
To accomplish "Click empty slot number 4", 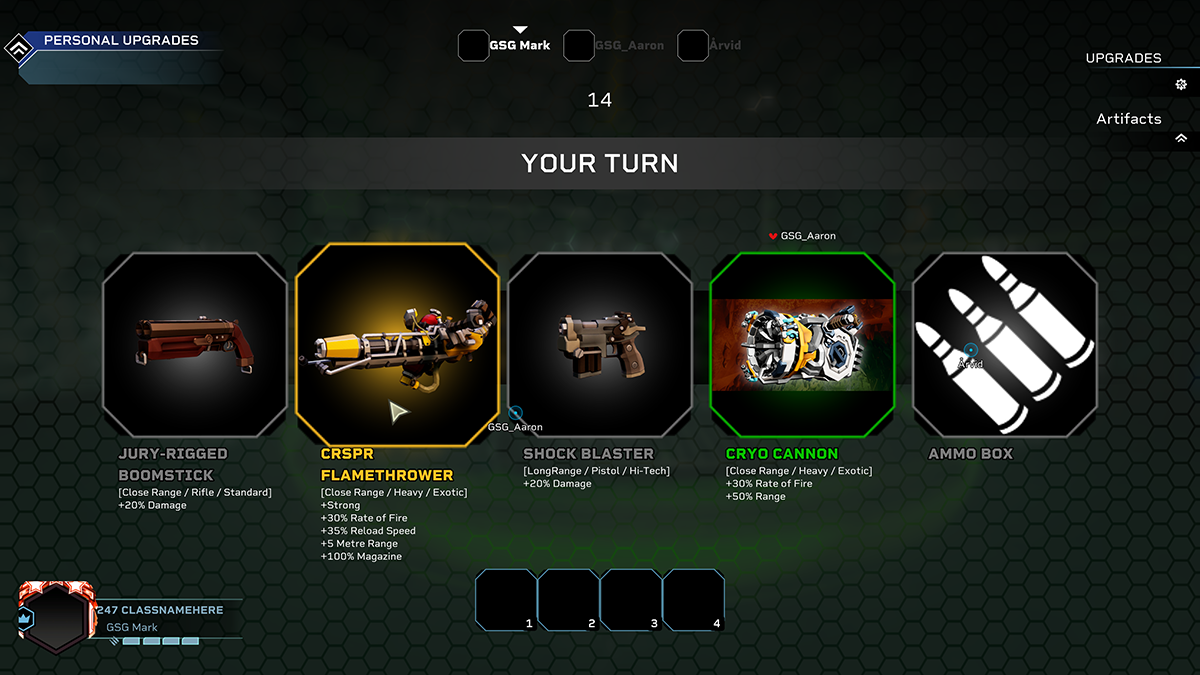I will point(694,600).
